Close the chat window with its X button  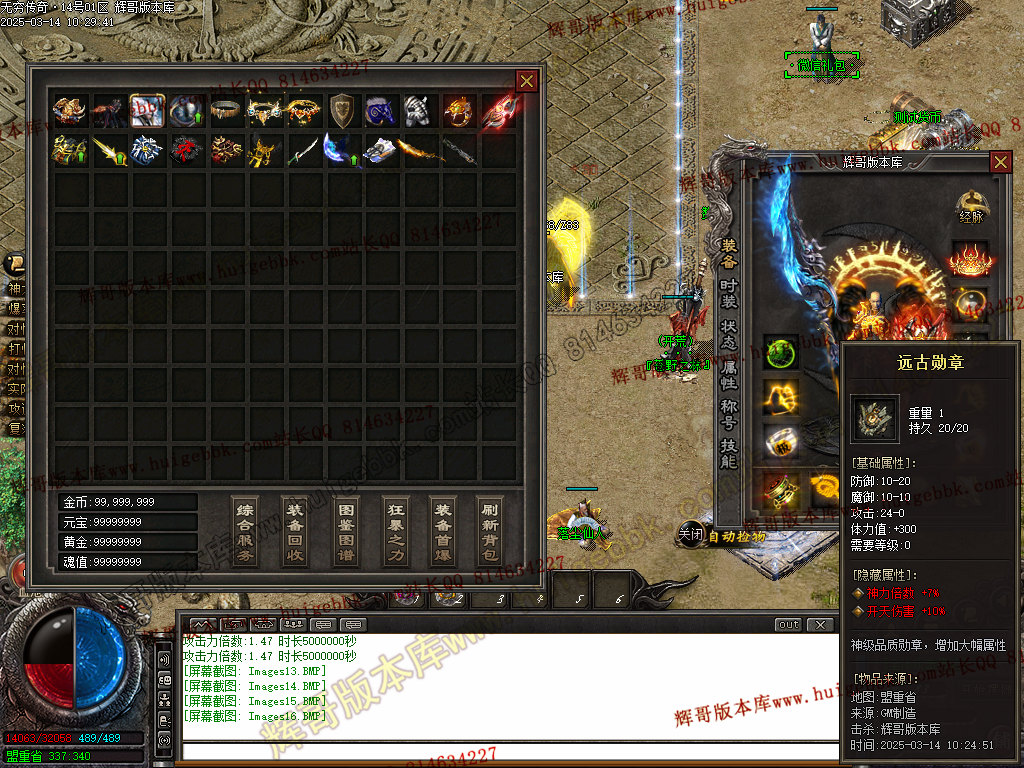coord(821,625)
